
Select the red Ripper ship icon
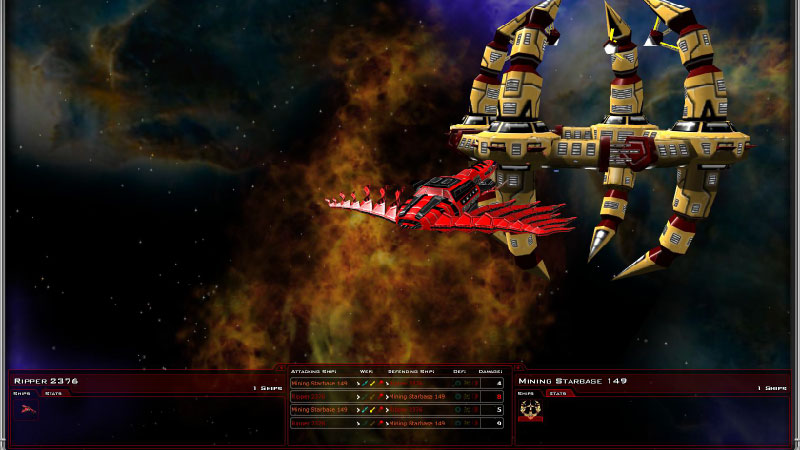click(25, 409)
